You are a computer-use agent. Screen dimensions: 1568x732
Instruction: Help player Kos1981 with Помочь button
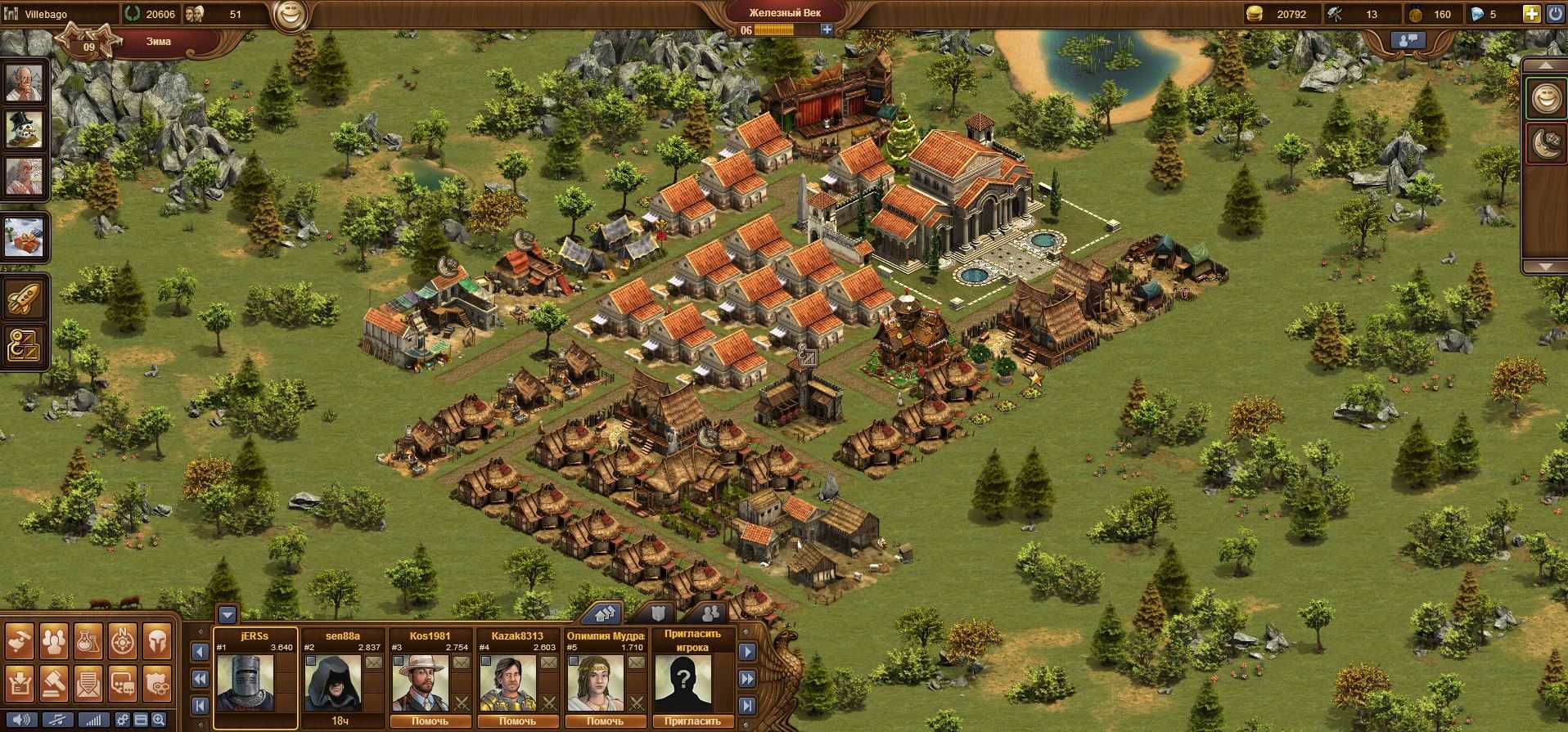(430, 721)
